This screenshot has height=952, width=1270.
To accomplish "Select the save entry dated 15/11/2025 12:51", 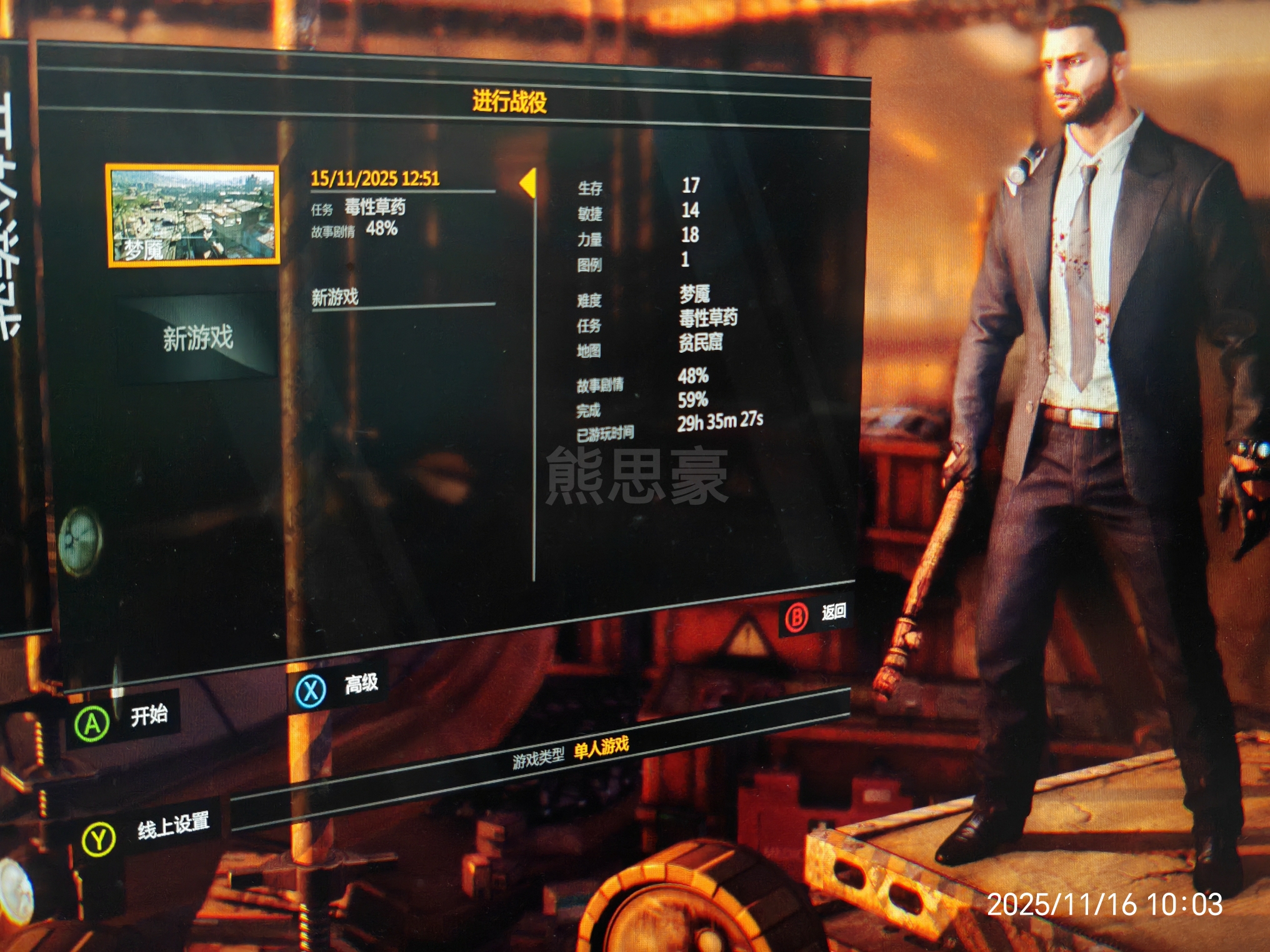I will pos(375,179).
